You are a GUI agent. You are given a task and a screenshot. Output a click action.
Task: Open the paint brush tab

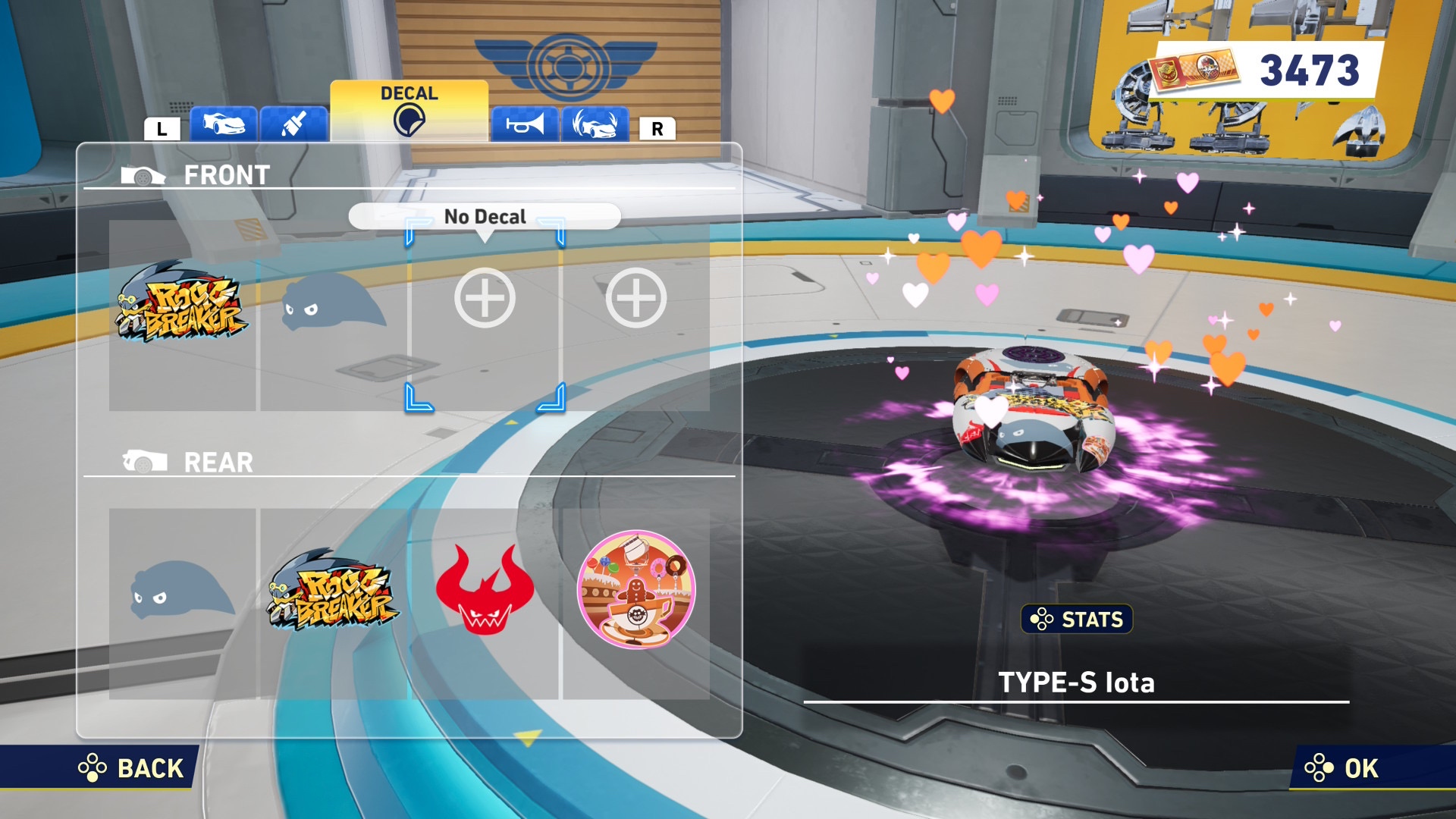click(293, 124)
